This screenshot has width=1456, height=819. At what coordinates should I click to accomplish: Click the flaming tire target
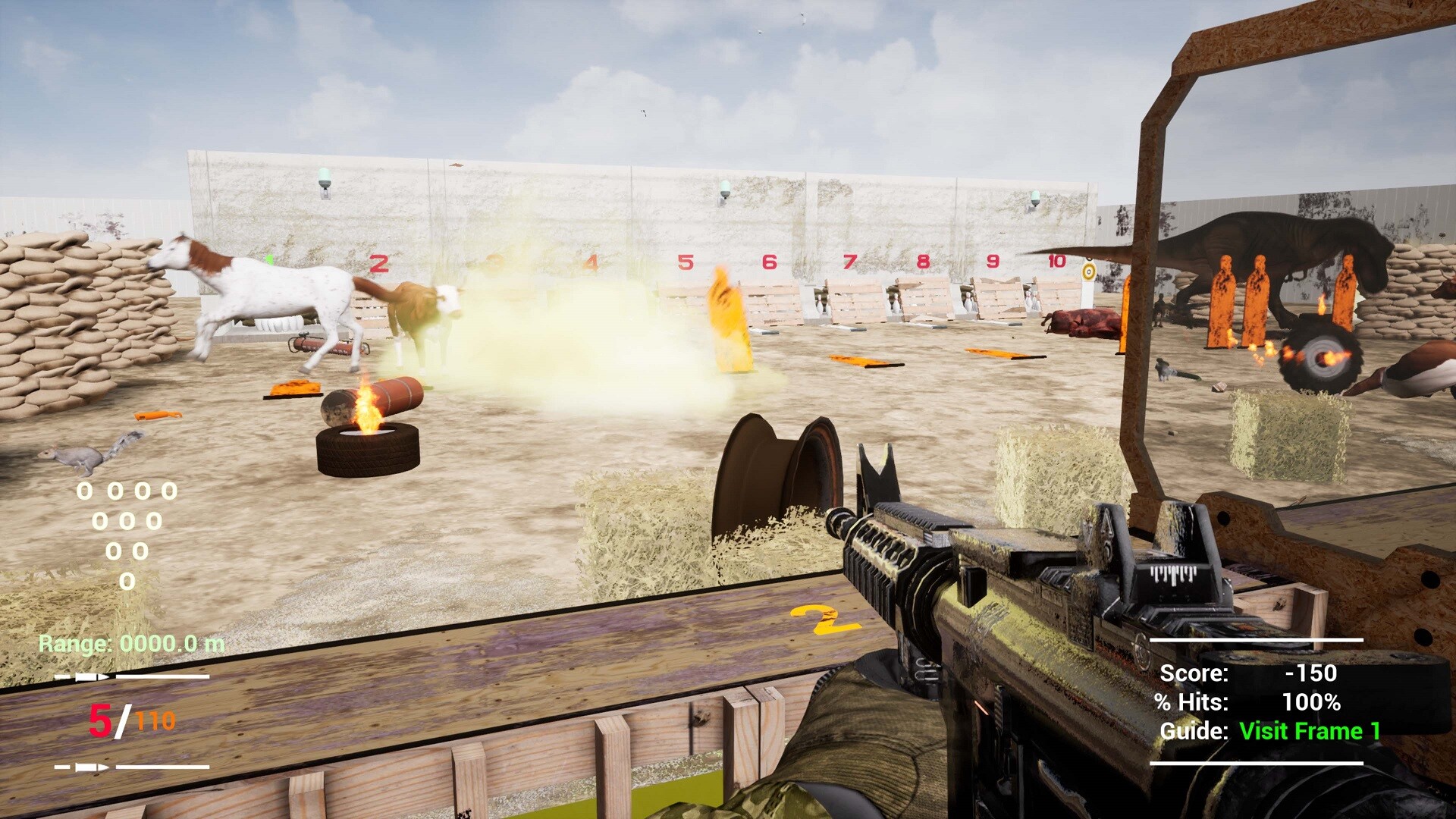pyautogui.click(x=369, y=449)
